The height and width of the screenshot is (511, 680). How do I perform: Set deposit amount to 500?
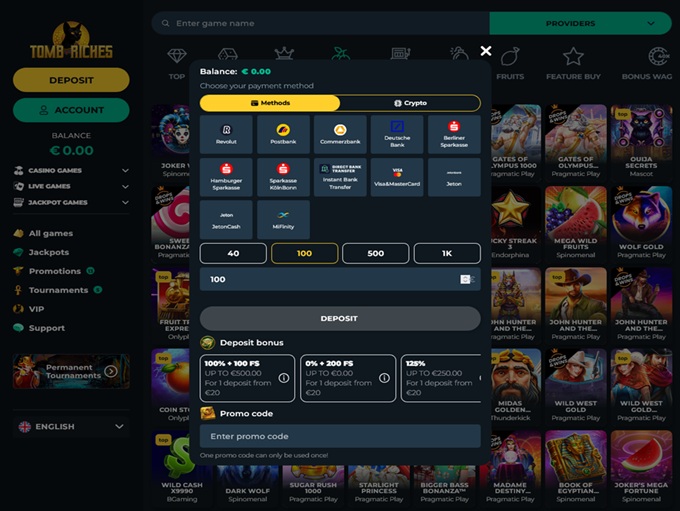click(375, 254)
